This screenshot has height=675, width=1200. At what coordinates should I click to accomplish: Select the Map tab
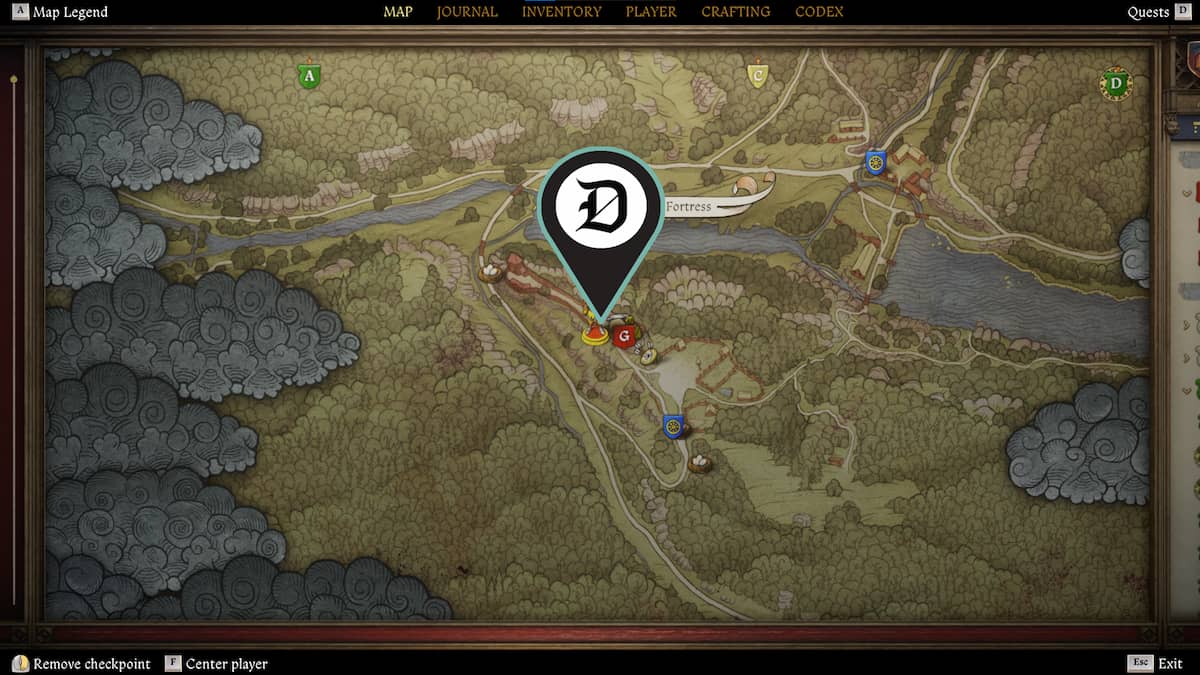[x=398, y=12]
